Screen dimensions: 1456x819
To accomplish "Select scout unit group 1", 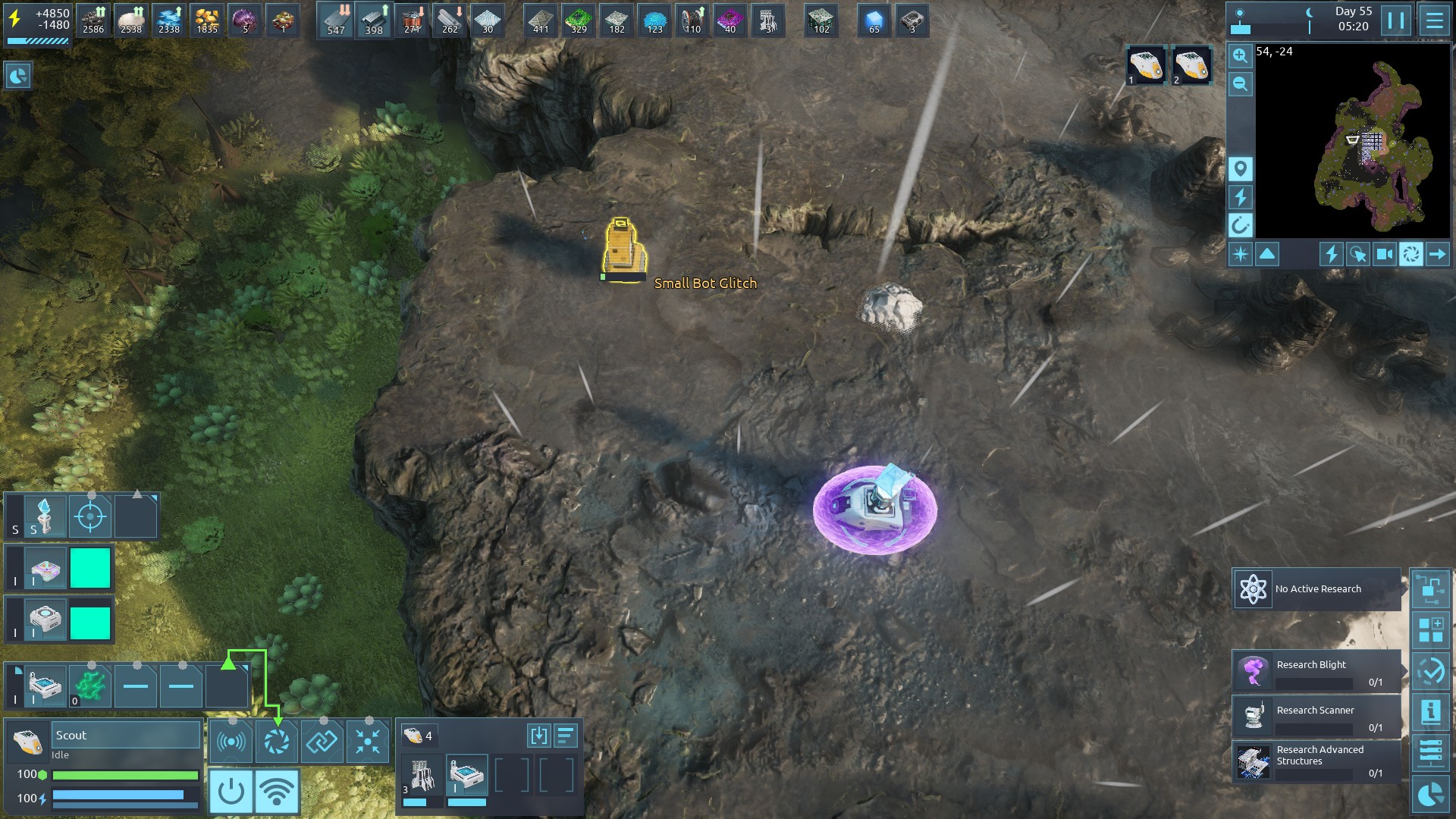I will pyautogui.click(x=1145, y=65).
